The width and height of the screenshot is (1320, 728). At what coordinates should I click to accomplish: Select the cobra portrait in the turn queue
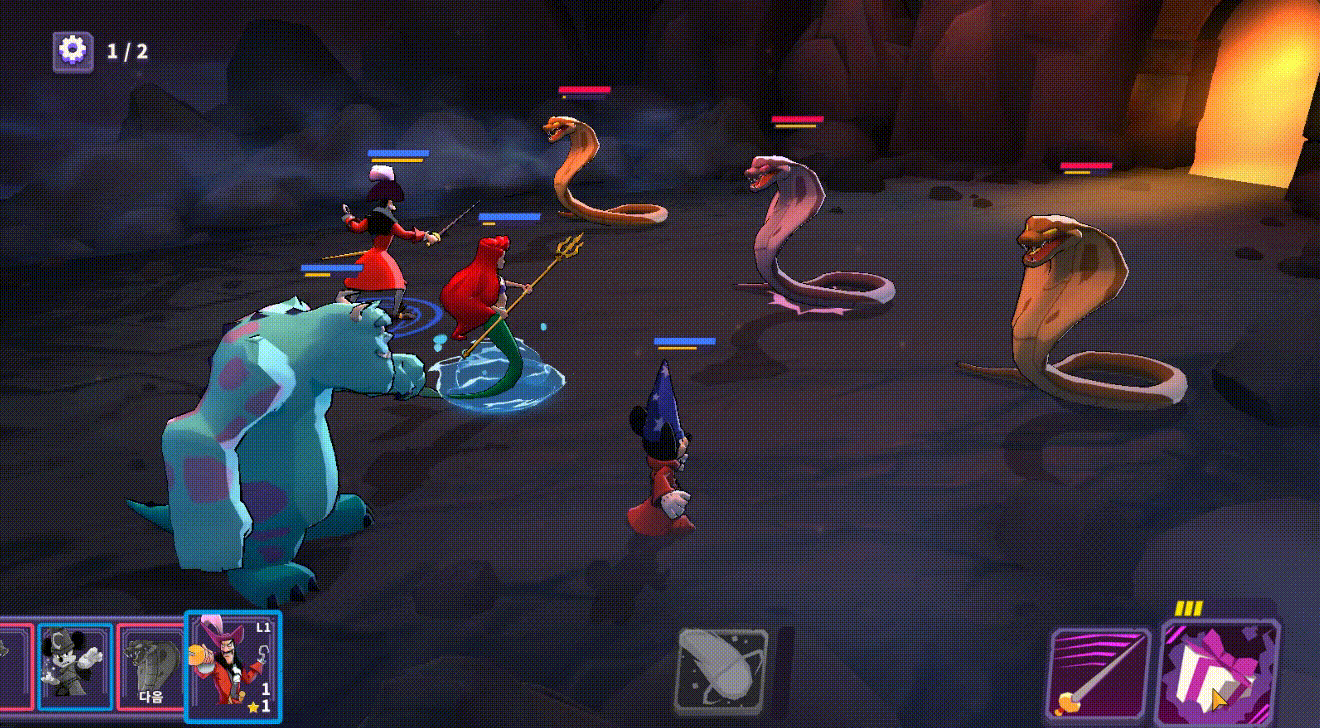[x=151, y=666]
